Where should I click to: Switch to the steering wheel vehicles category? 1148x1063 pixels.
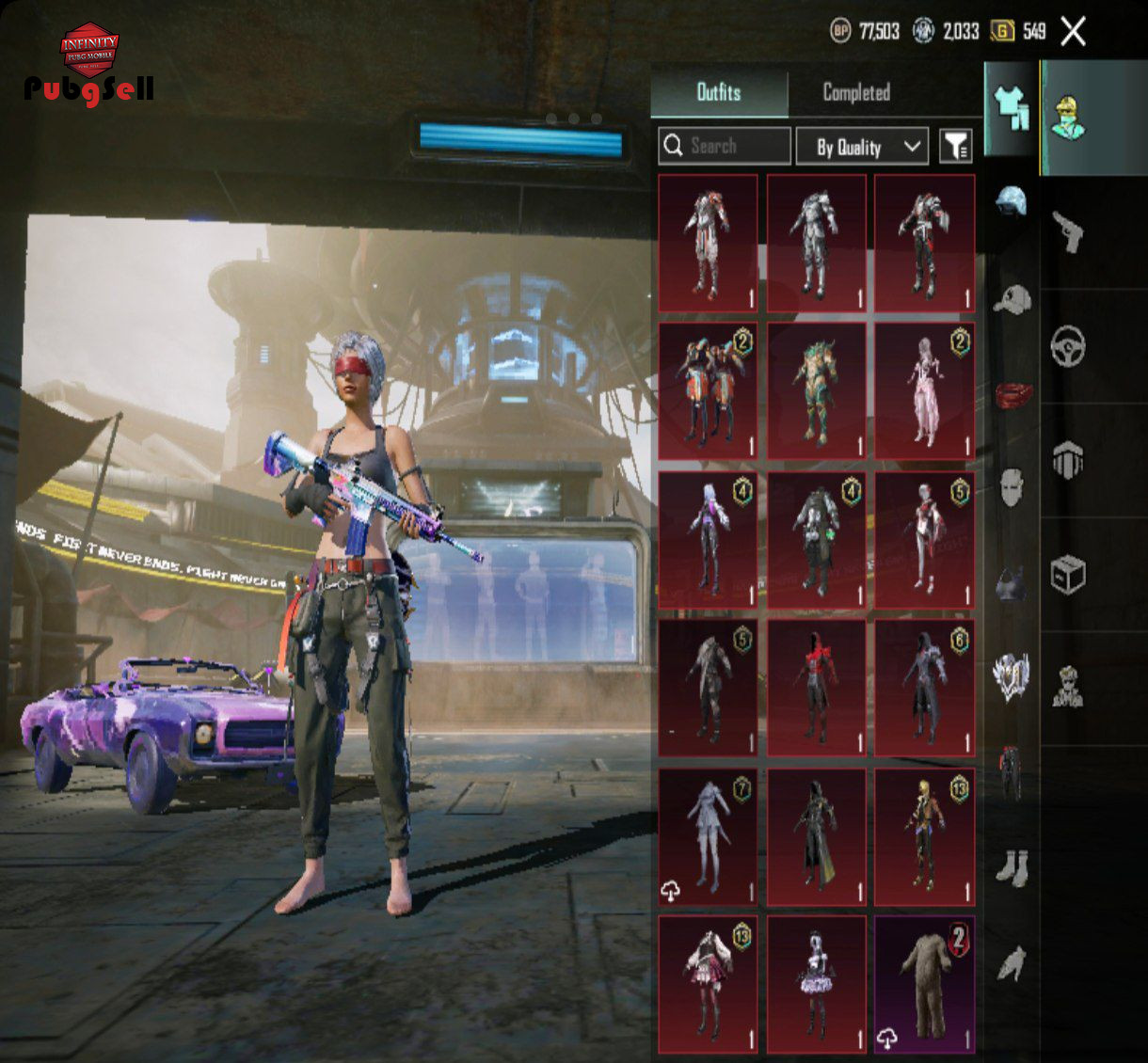coord(1068,346)
